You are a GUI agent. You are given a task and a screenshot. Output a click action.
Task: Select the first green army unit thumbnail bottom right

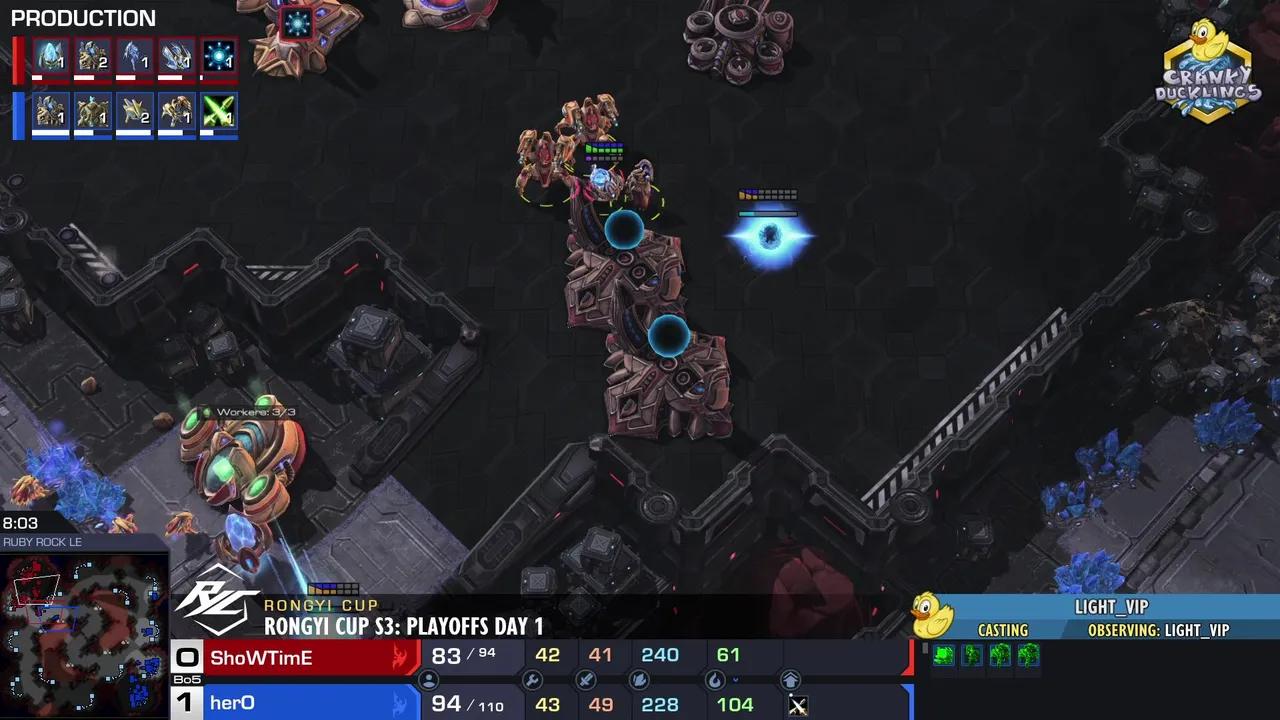point(941,657)
